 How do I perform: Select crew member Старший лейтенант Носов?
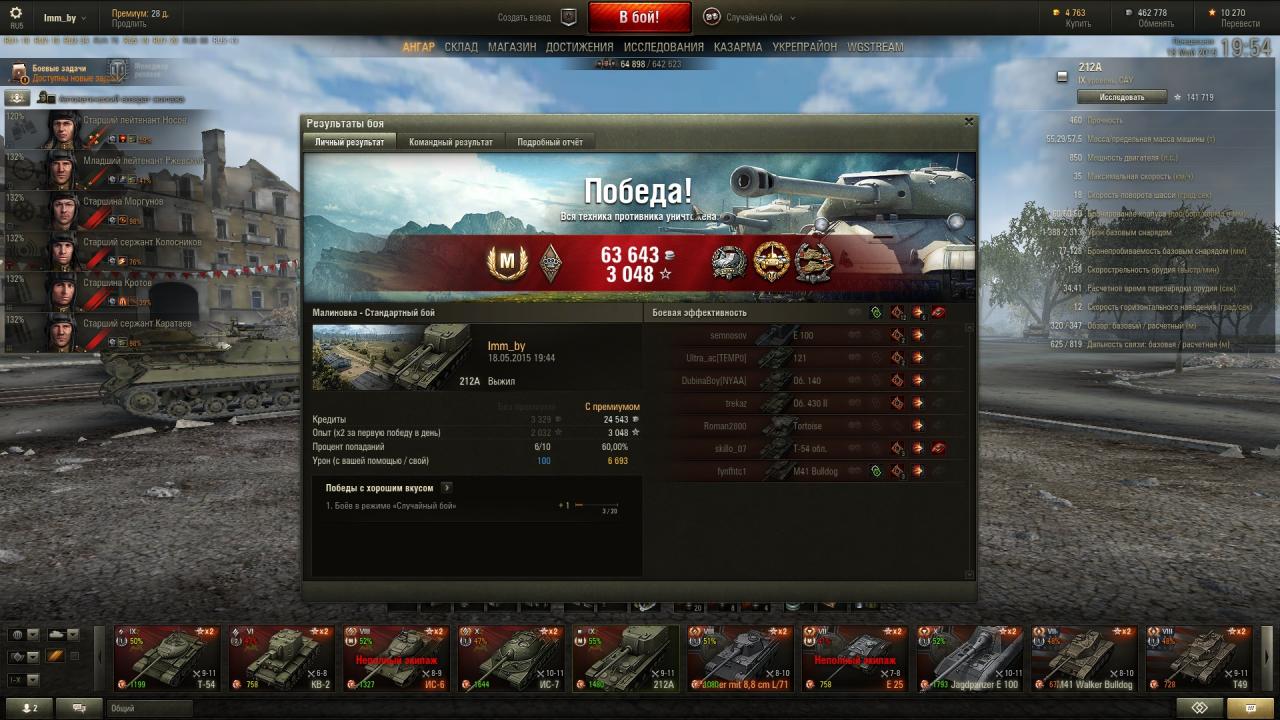pos(100,130)
